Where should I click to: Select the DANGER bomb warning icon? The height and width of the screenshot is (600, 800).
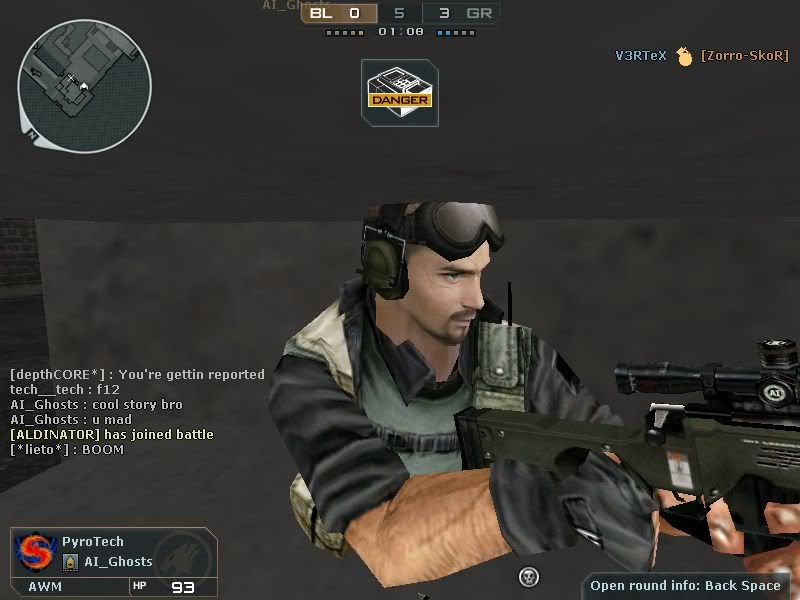(x=399, y=92)
